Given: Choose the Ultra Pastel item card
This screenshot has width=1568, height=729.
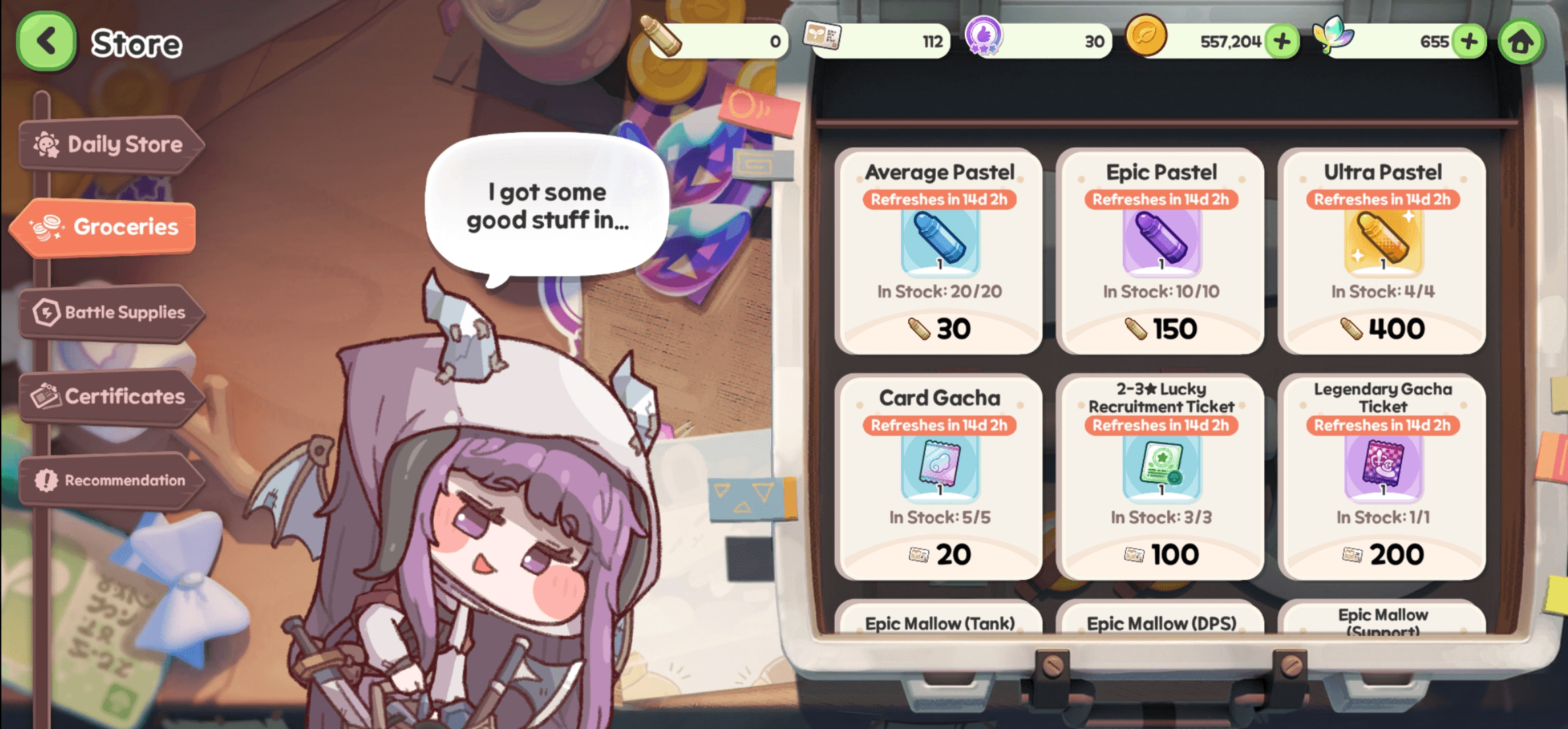Looking at the screenshot, I should [x=1382, y=251].
